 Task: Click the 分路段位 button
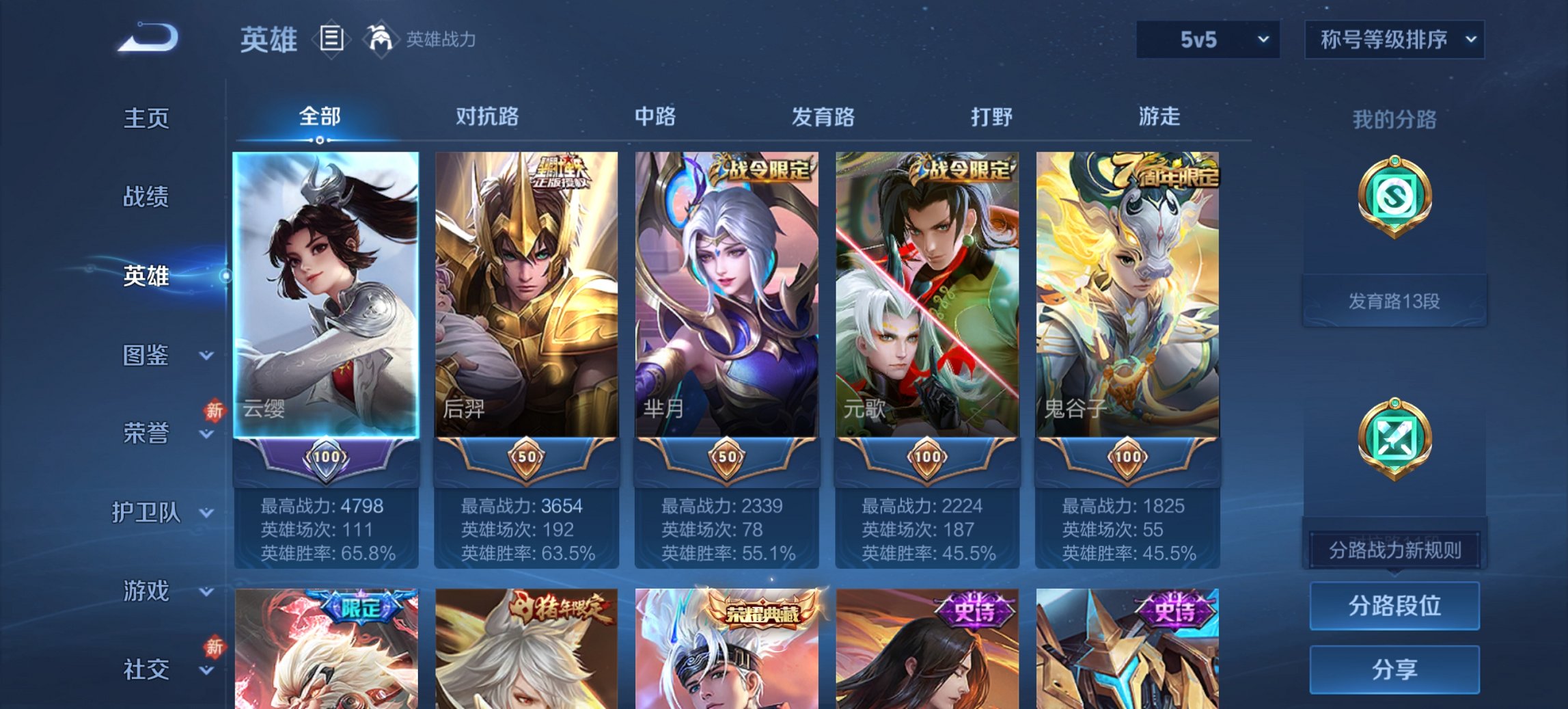(x=1394, y=606)
